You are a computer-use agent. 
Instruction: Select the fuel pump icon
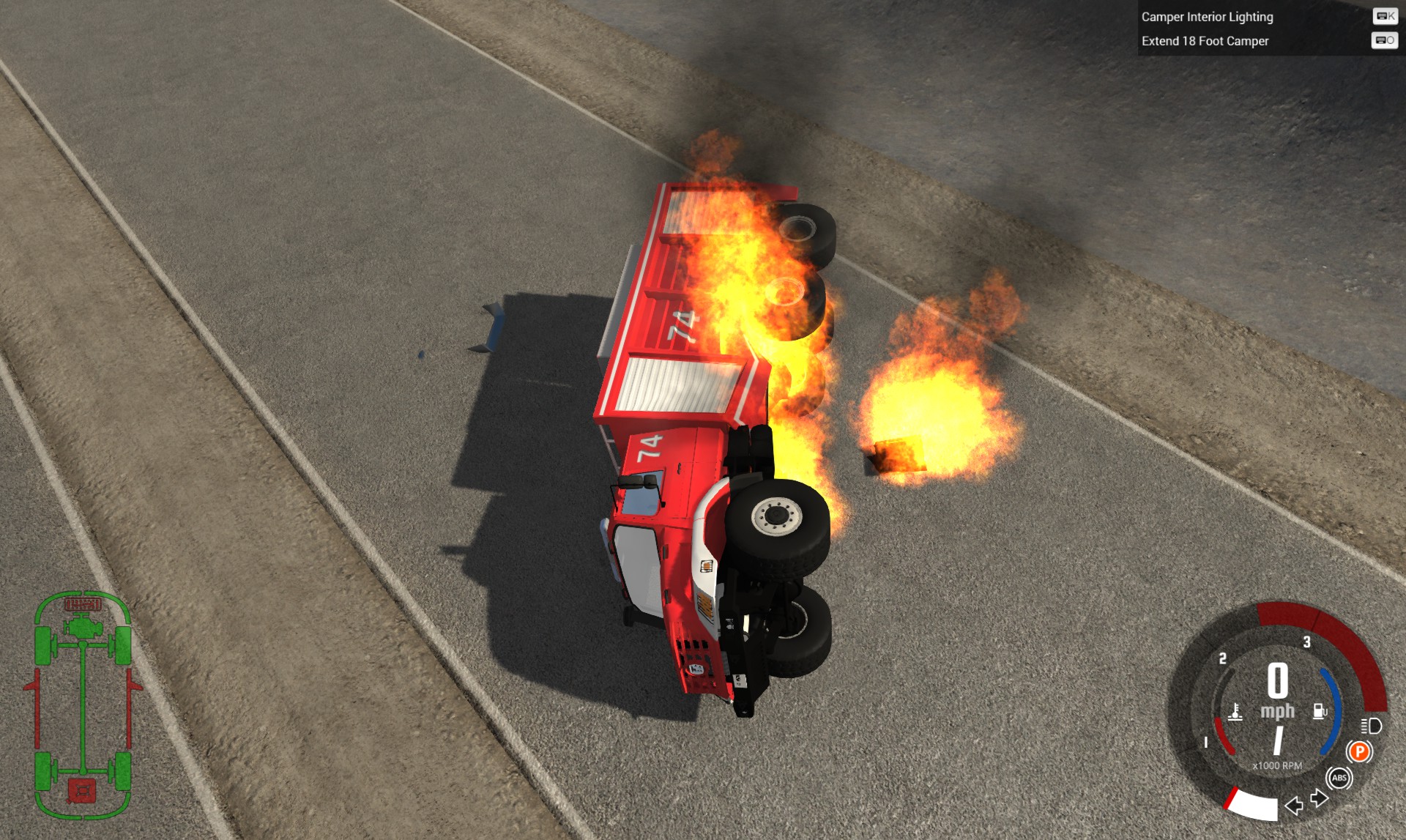point(1318,710)
